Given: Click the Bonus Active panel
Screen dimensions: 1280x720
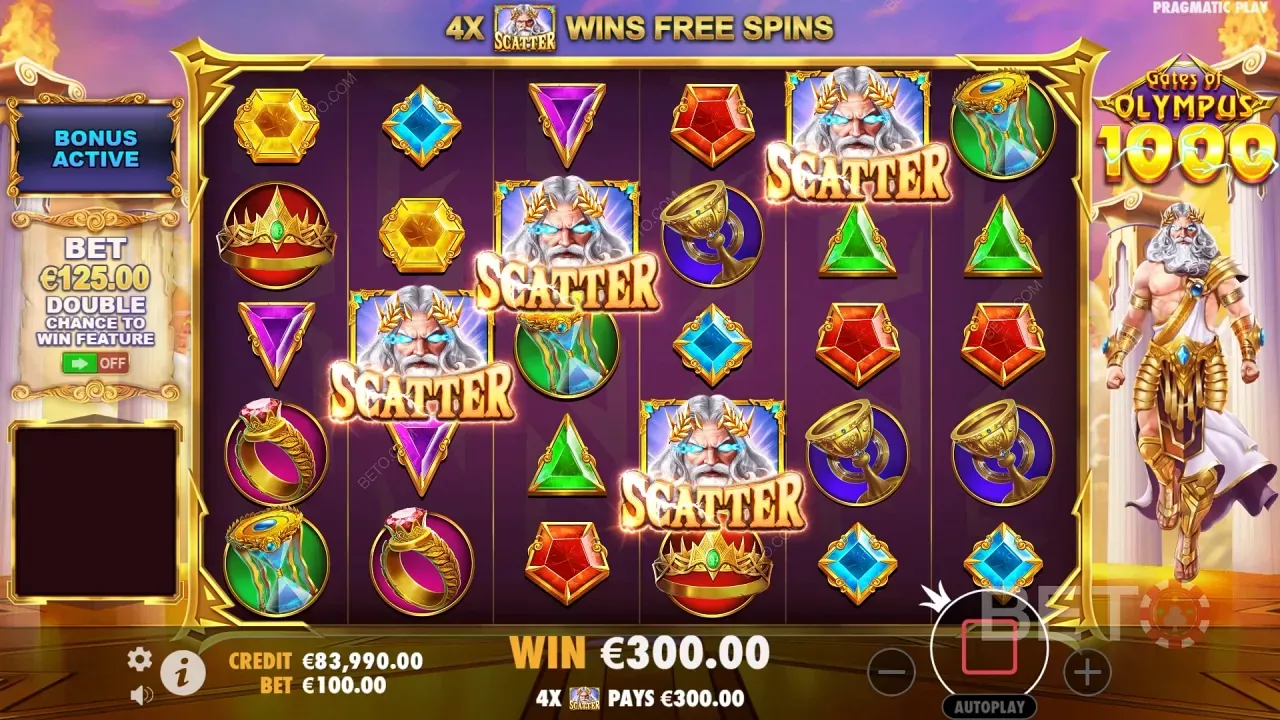Looking at the screenshot, I should [96, 148].
